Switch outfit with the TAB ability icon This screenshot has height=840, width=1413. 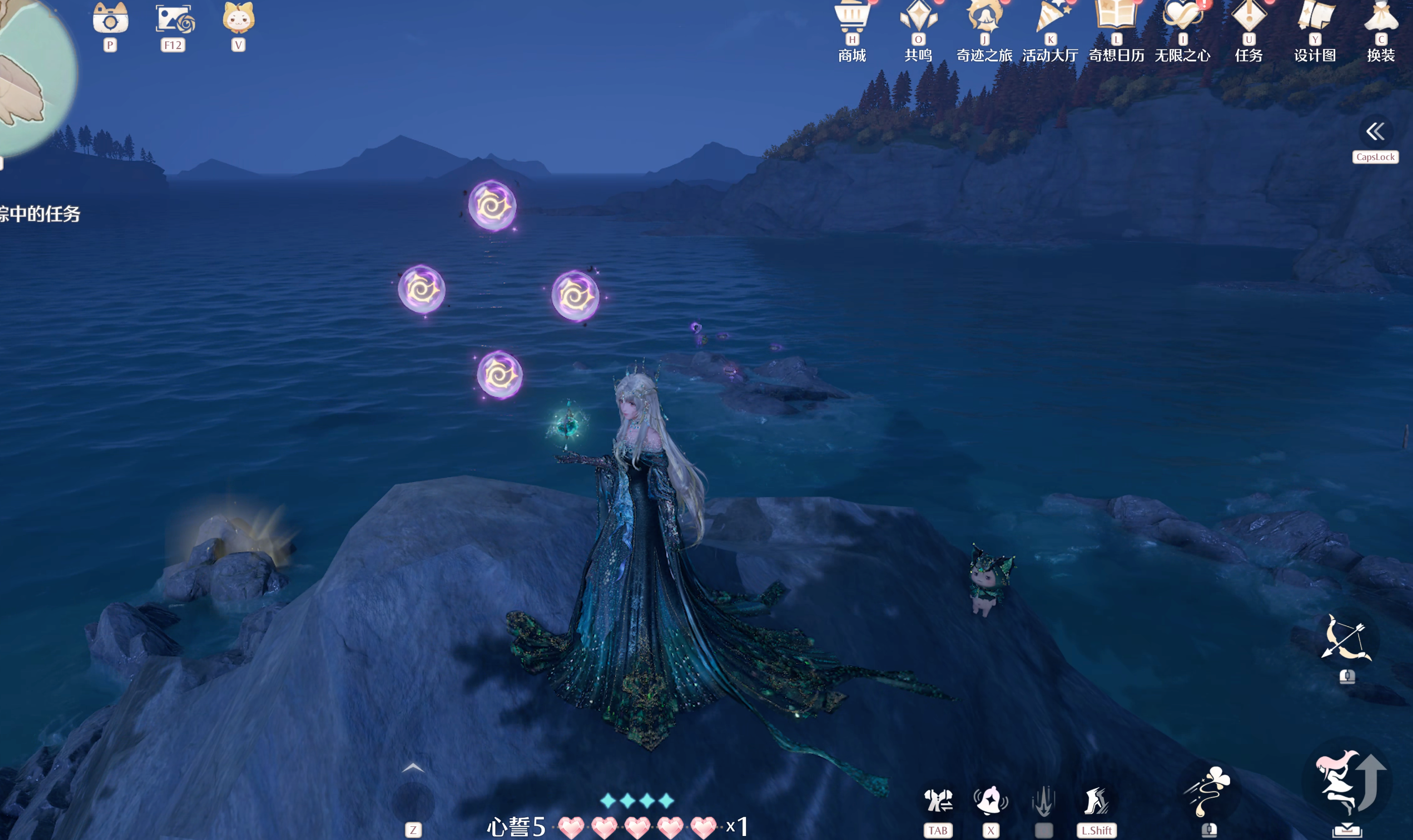[x=938, y=801]
